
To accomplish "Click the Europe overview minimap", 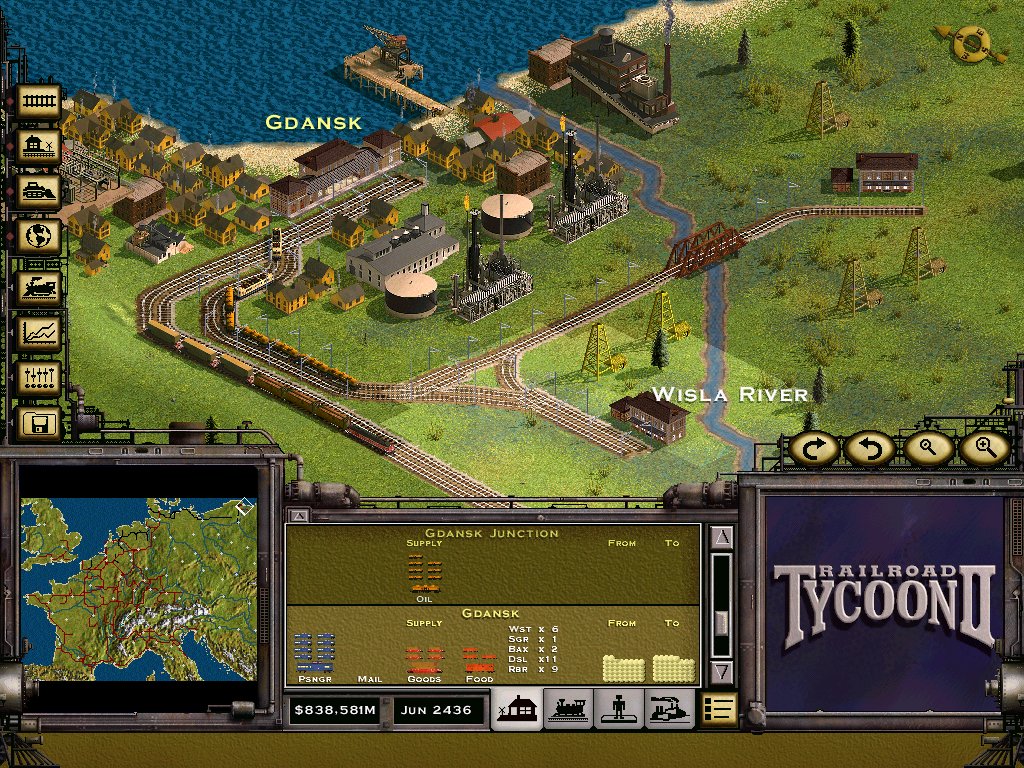I will coord(138,590).
